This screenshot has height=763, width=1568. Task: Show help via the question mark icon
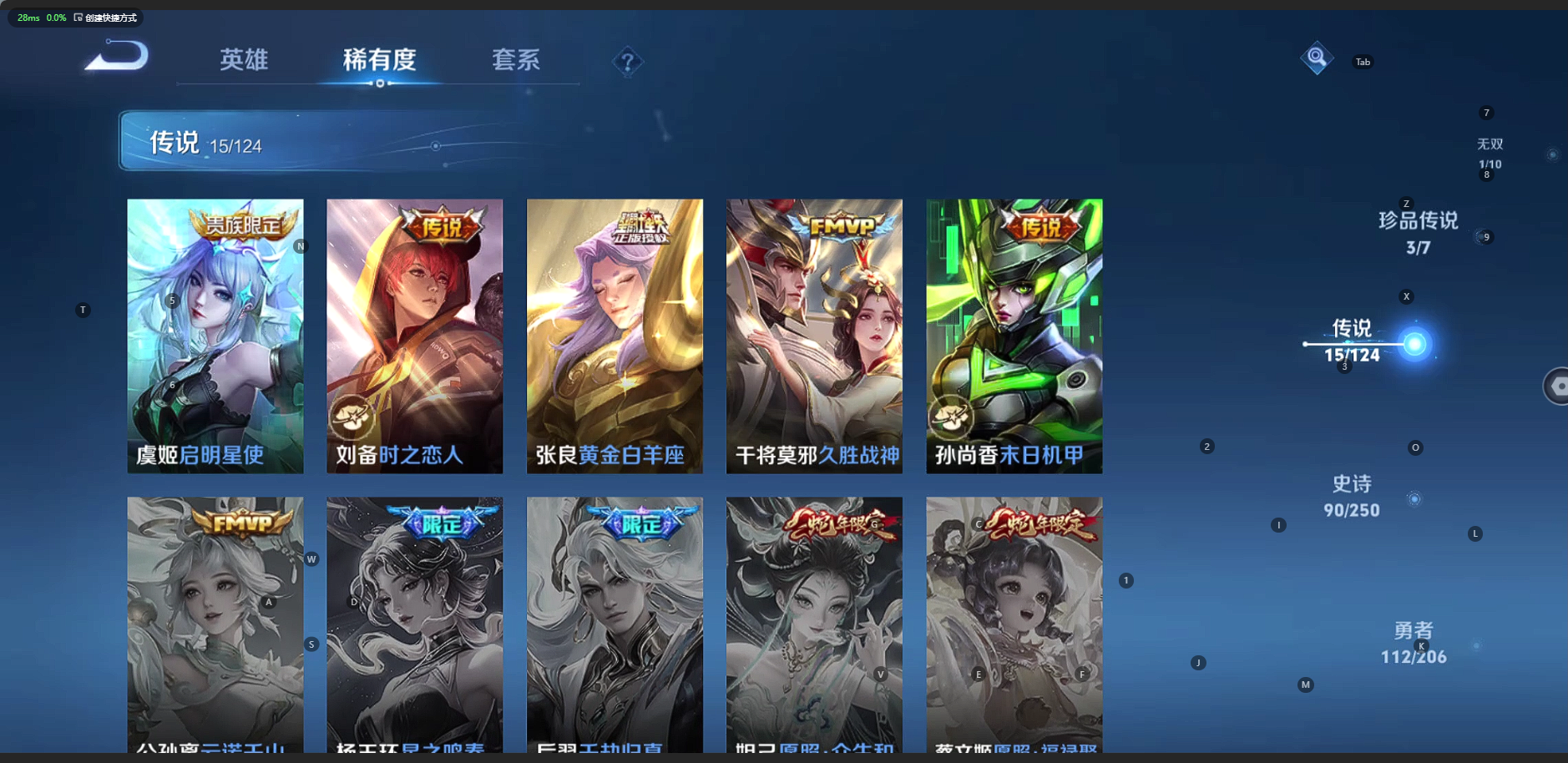pos(627,62)
